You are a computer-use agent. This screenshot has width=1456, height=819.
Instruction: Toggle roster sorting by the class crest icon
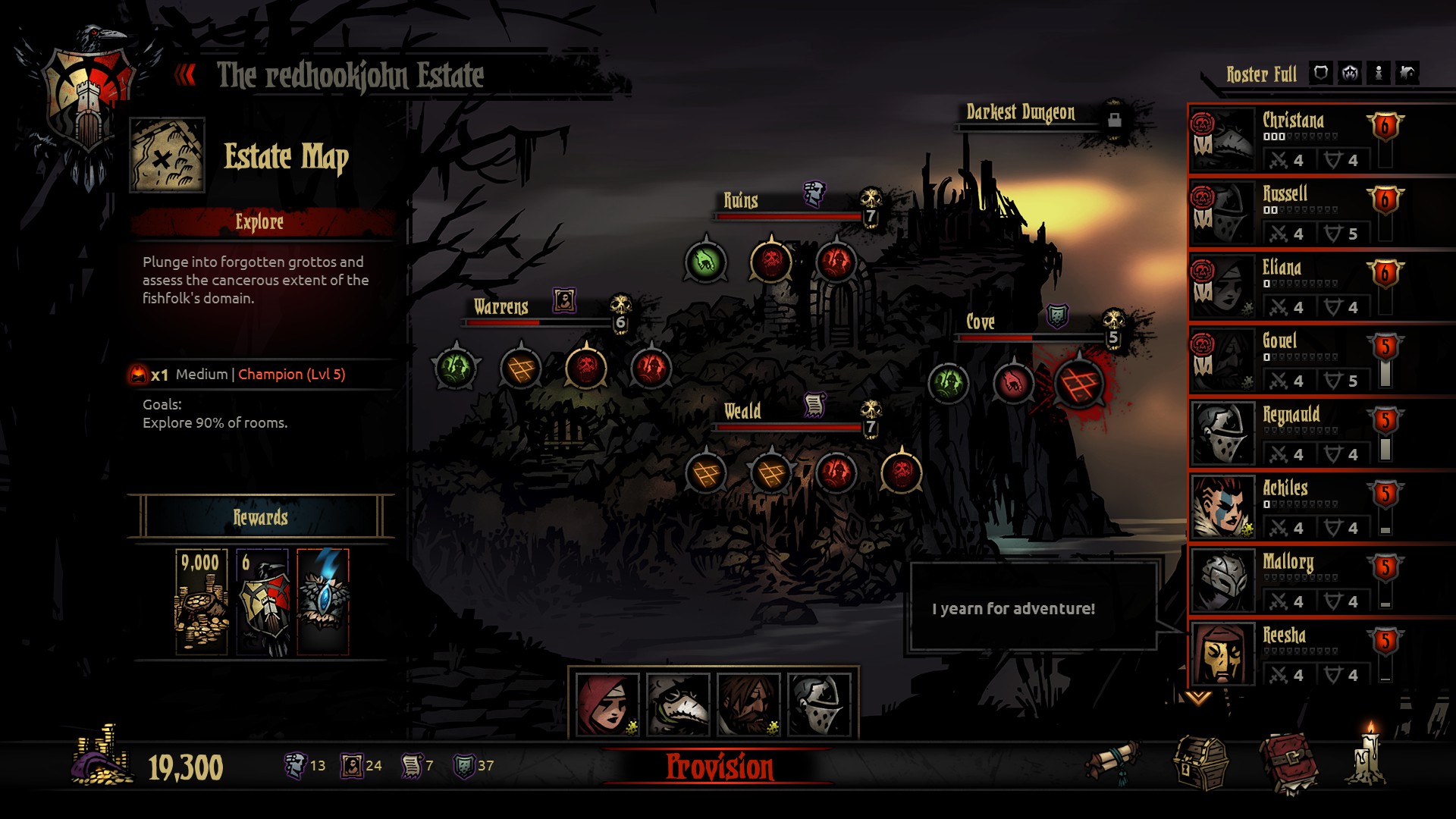(1349, 73)
